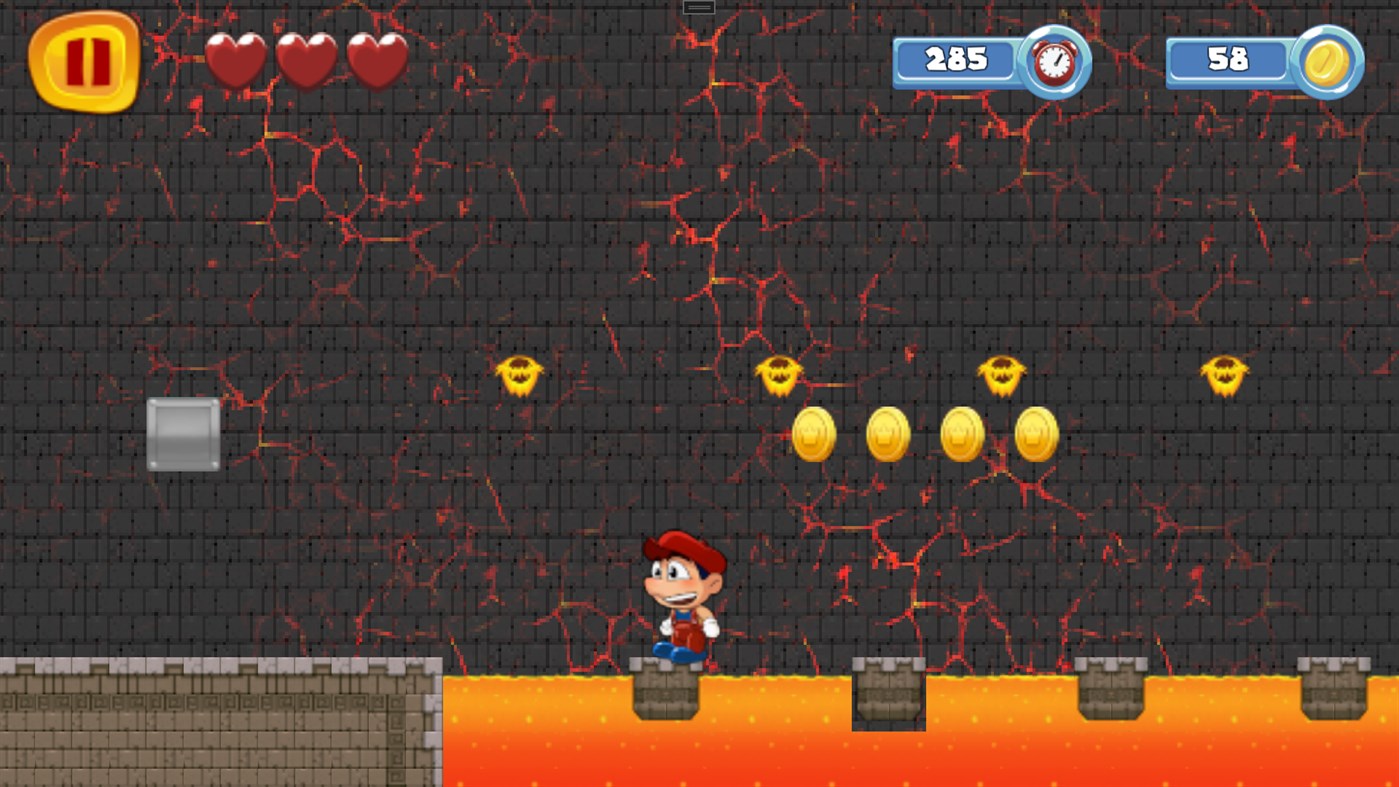Click the second floating coin
Screen dimensions: 1399x787
click(x=887, y=434)
